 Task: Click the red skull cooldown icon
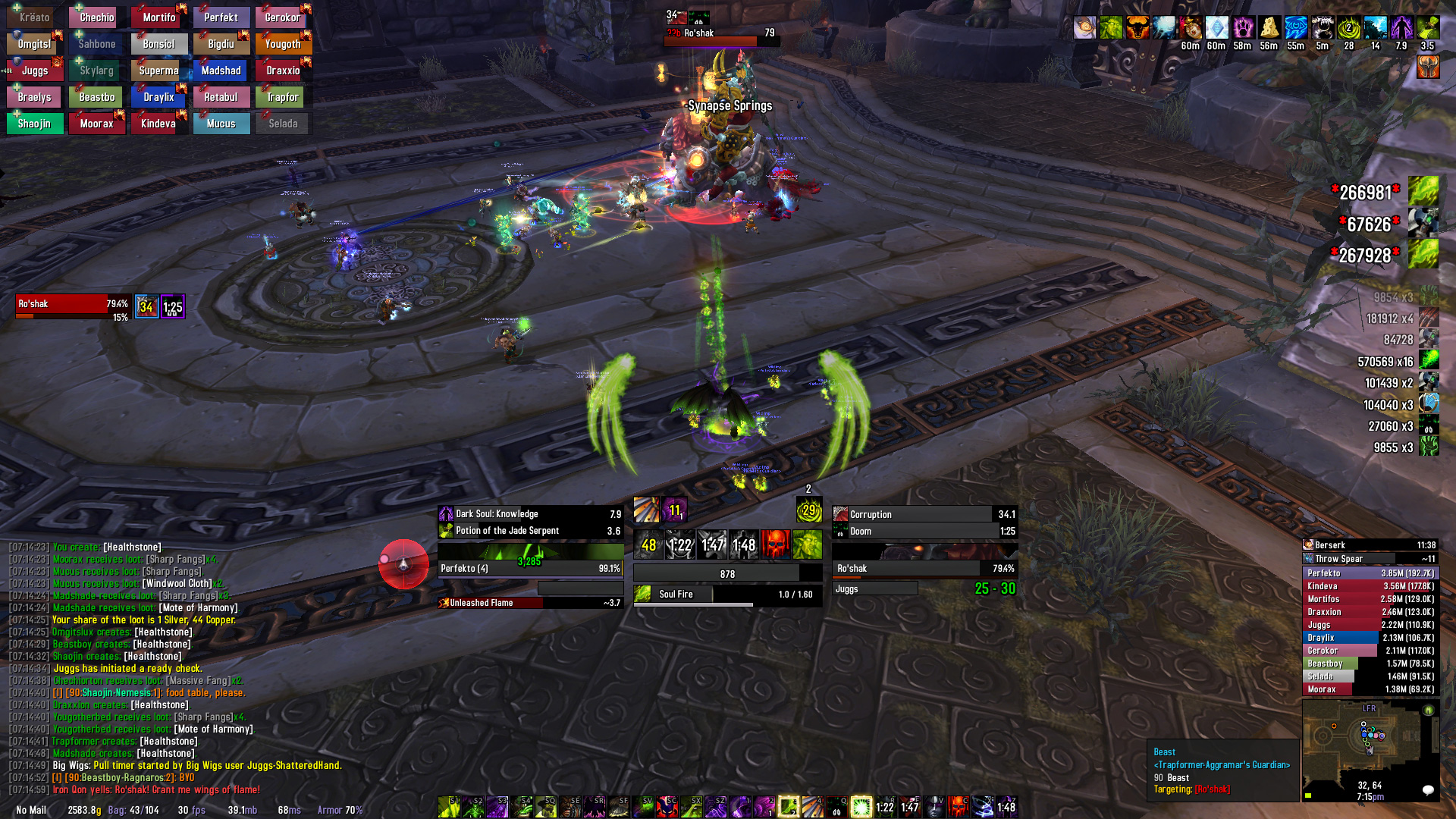(776, 544)
